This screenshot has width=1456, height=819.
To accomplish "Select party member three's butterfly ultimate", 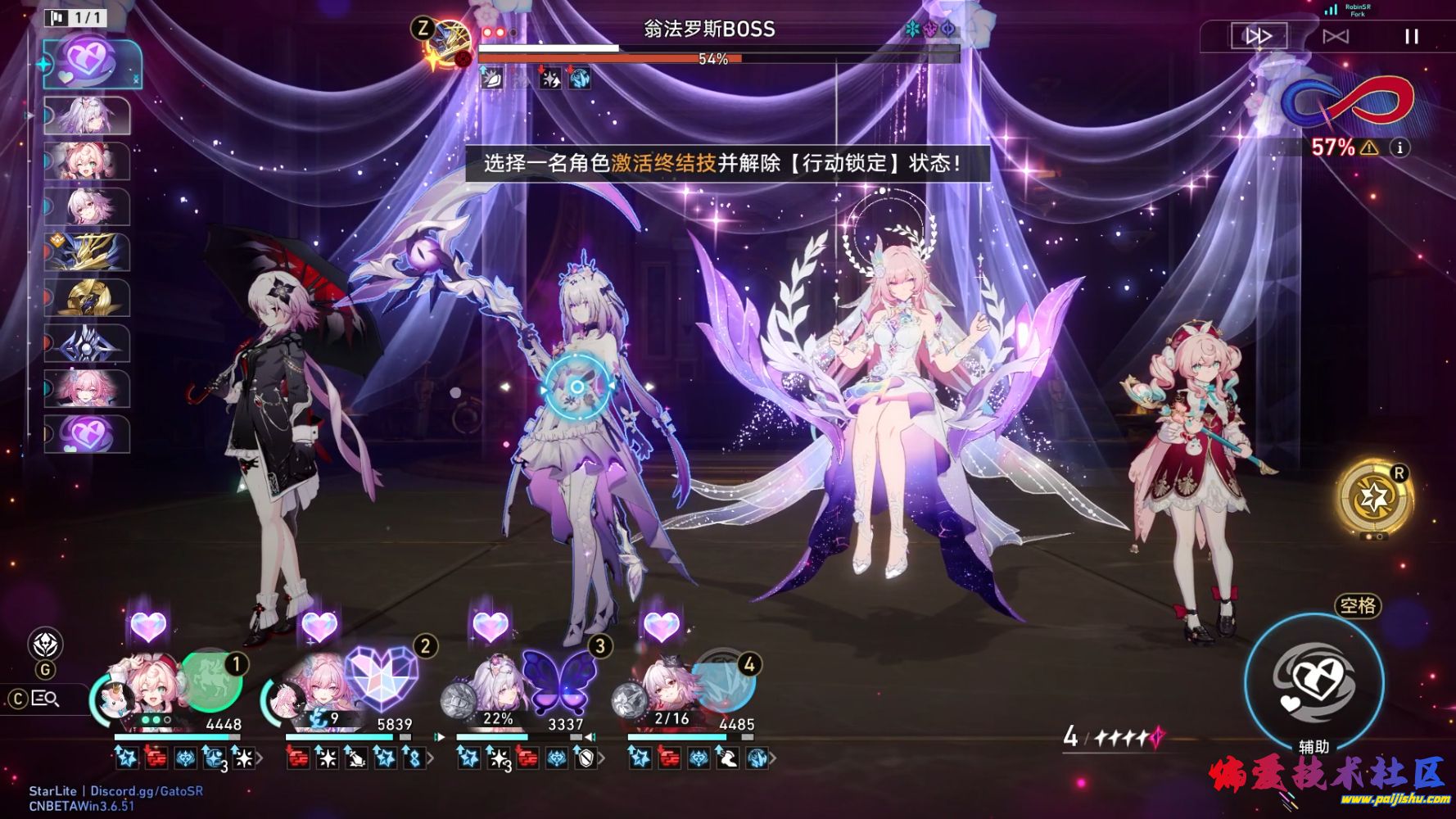I will tap(559, 680).
